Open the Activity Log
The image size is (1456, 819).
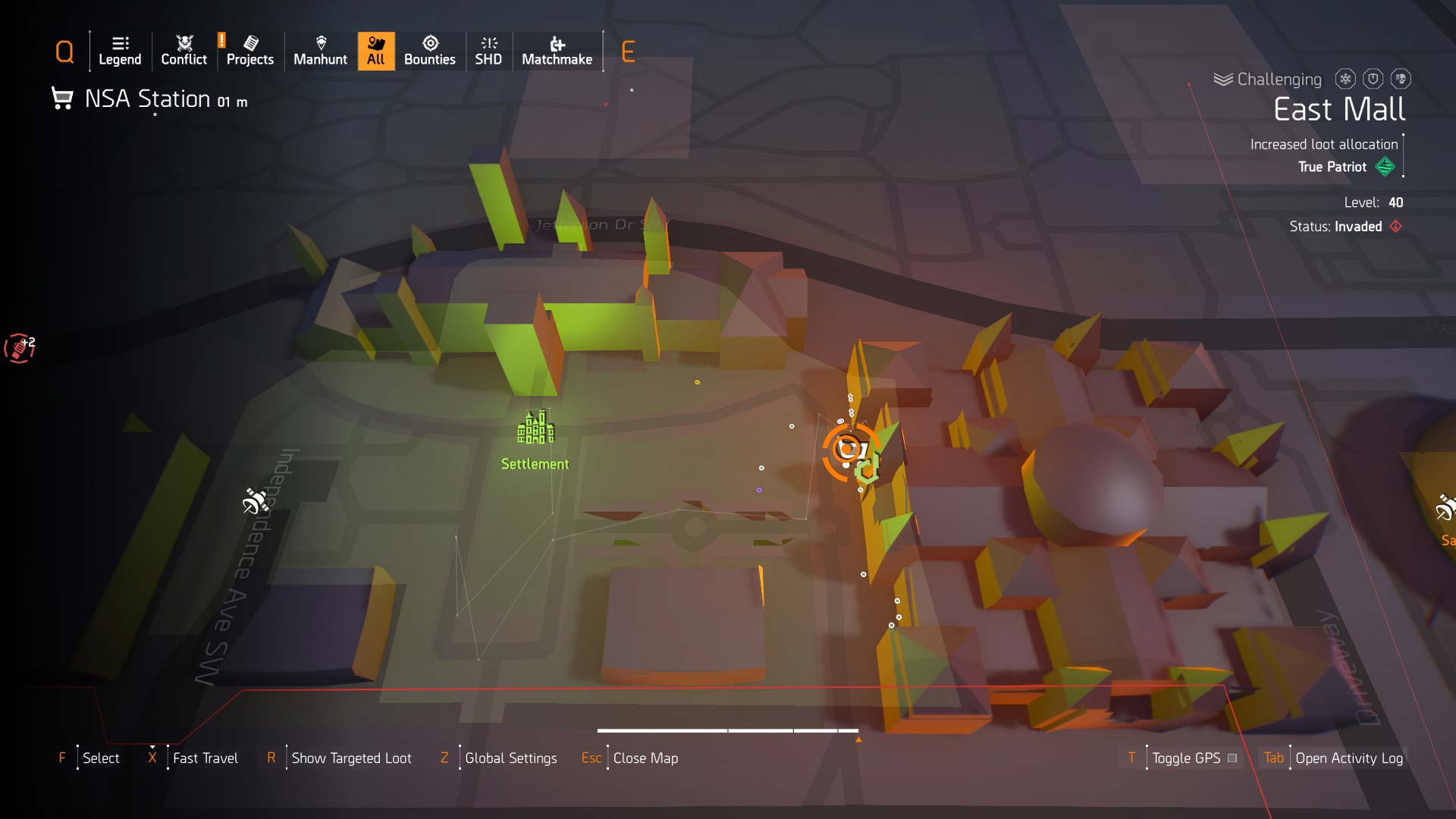click(x=1348, y=758)
